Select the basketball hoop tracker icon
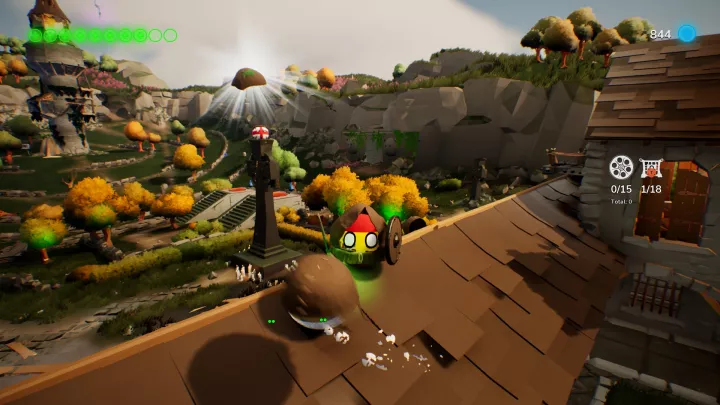Image resolution: width=720 pixels, height=405 pixels. 651,166
